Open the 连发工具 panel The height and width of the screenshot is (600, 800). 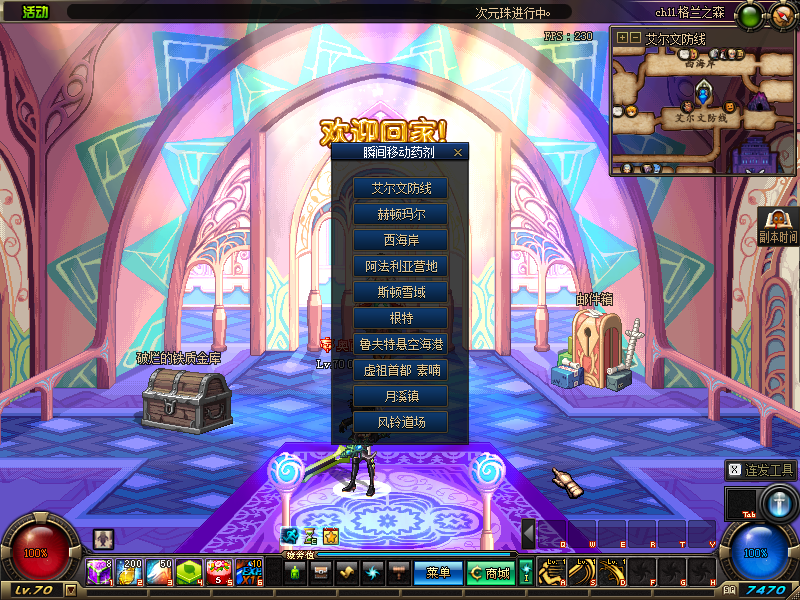click(762, 469)
